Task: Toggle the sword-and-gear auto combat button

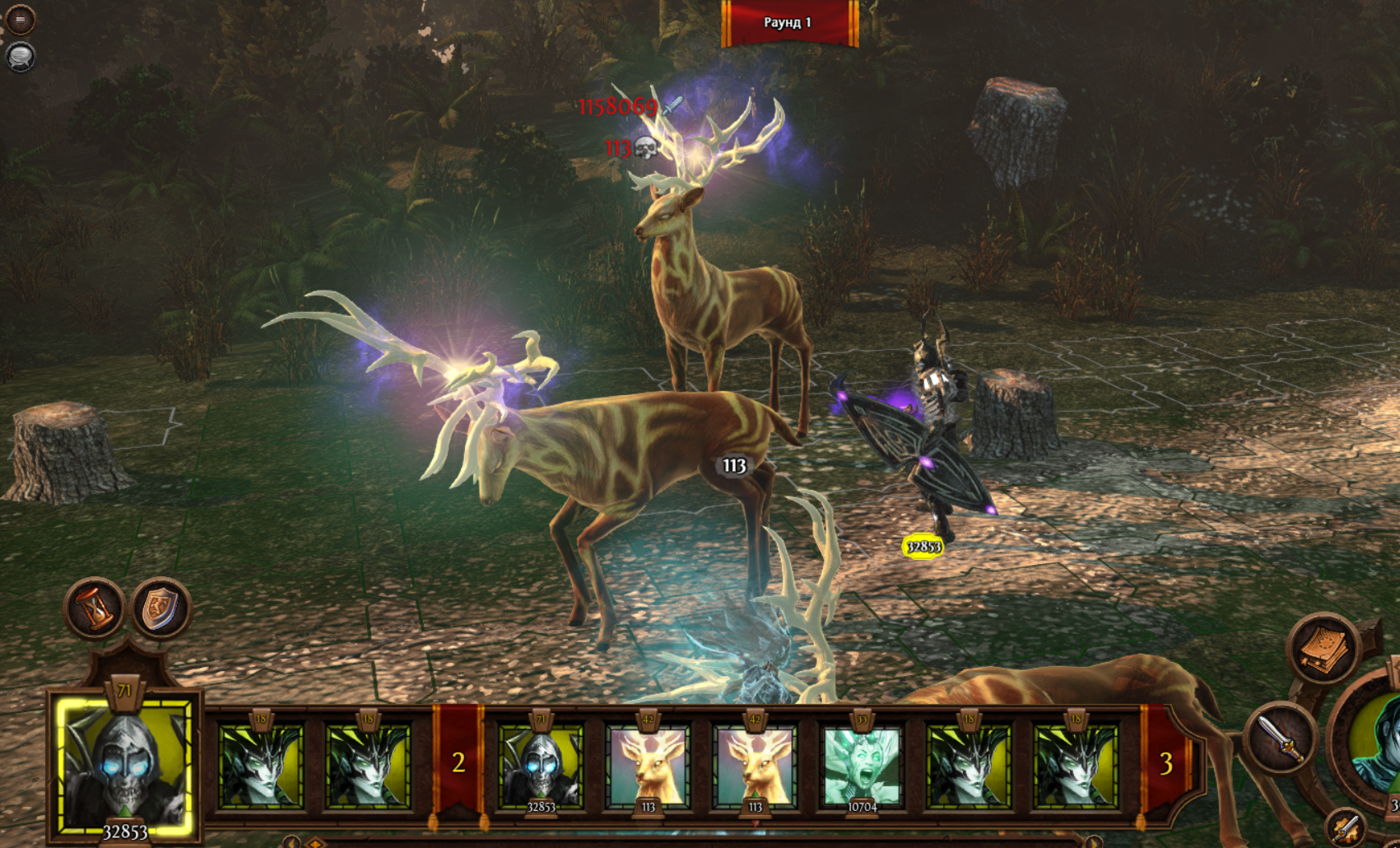Action: (x=1347, y=827)
